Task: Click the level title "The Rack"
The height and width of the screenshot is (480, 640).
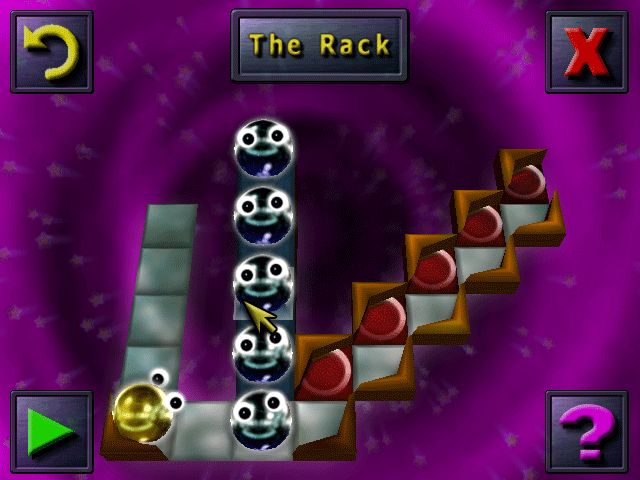Action: (320, 46)
